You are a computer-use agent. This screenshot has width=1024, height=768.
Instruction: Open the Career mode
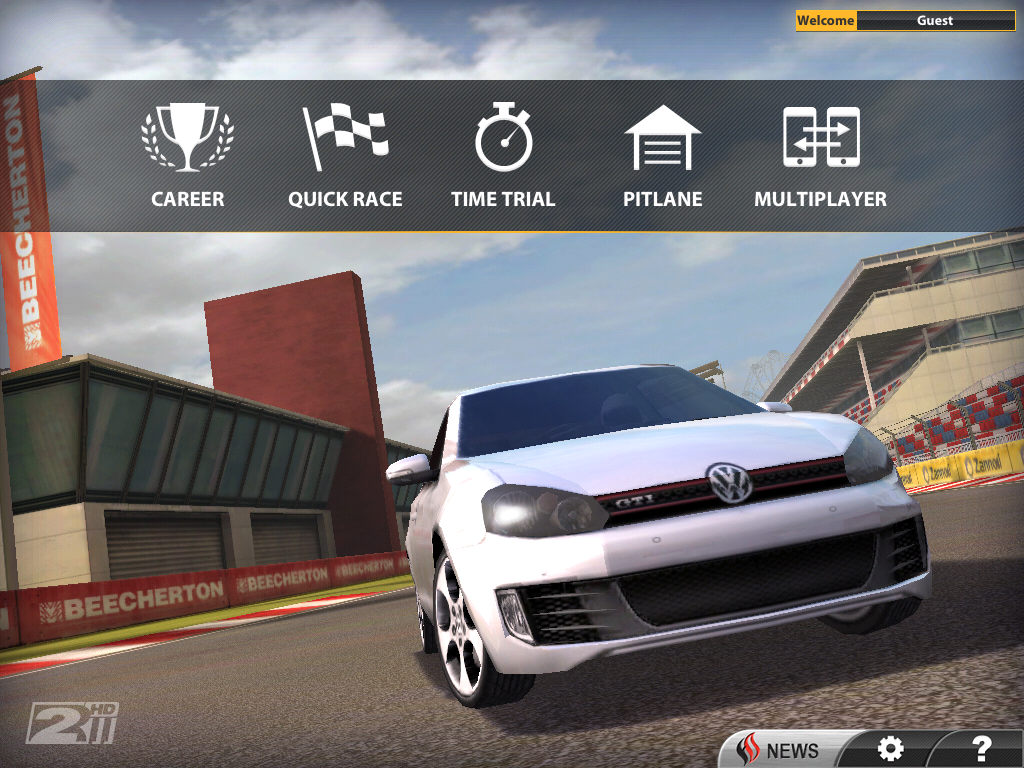pyautogui.click(x=187, y=156)
